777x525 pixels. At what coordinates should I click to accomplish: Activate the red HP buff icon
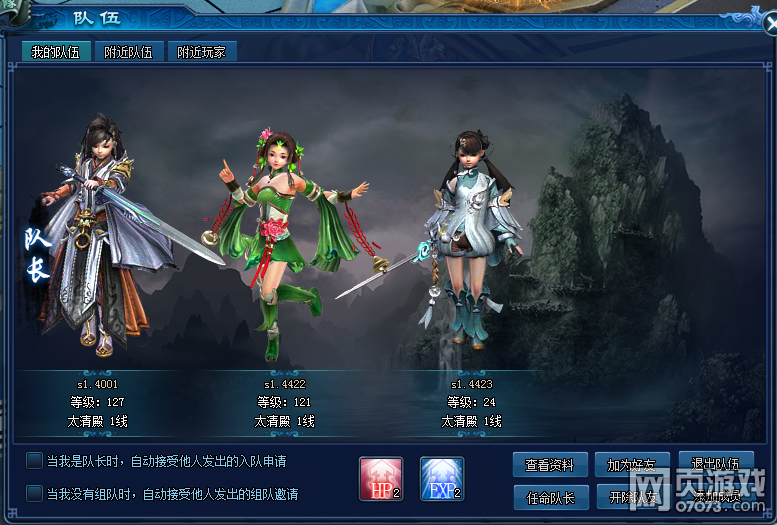pos(381,479)
